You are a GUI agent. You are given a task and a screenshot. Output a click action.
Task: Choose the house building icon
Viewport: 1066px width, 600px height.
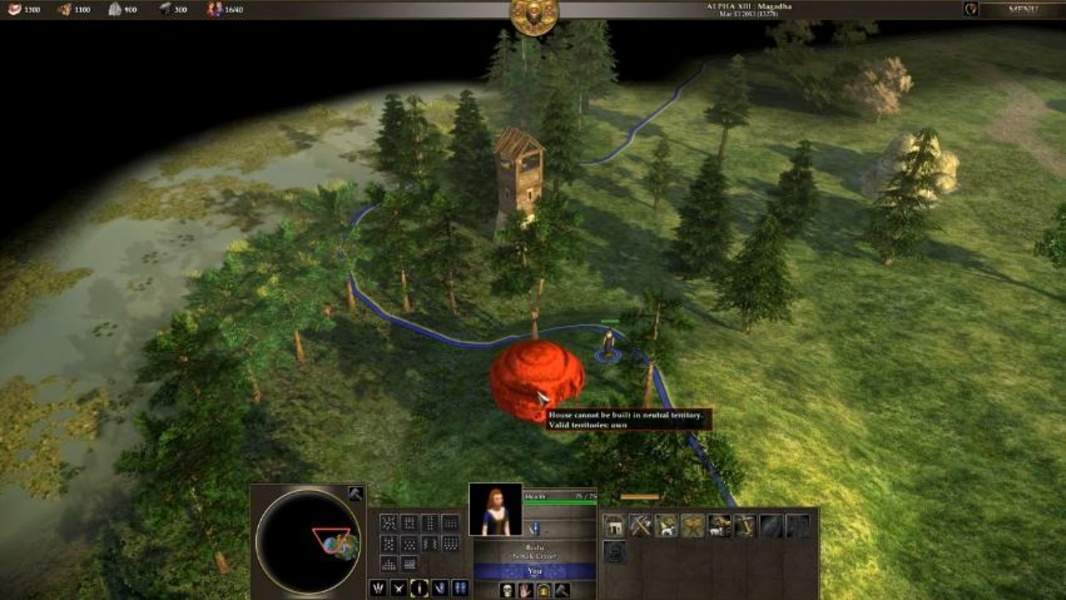(614, 525)
